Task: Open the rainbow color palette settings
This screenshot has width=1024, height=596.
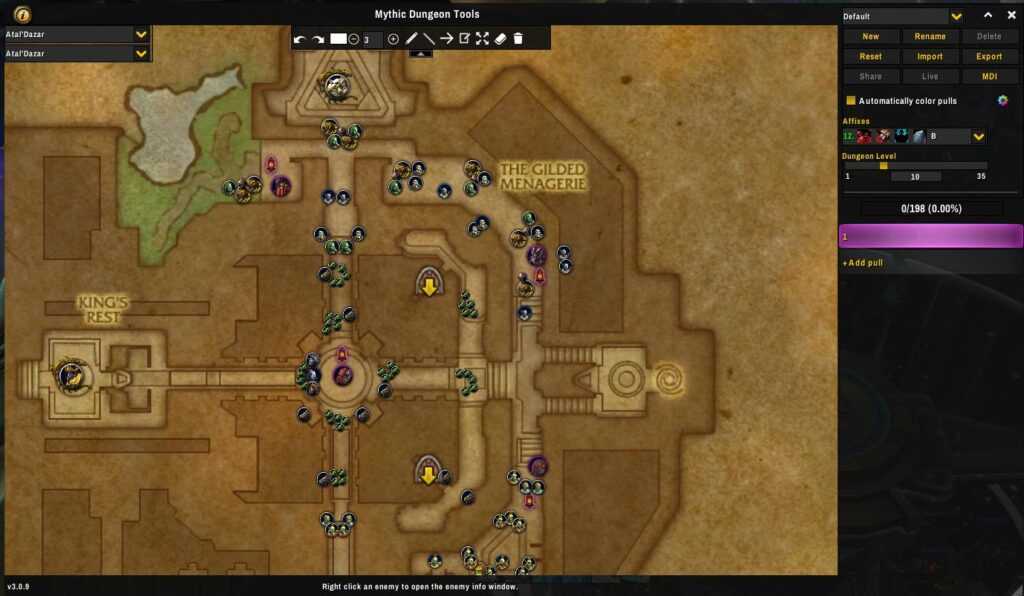Action: point(1002,100)
